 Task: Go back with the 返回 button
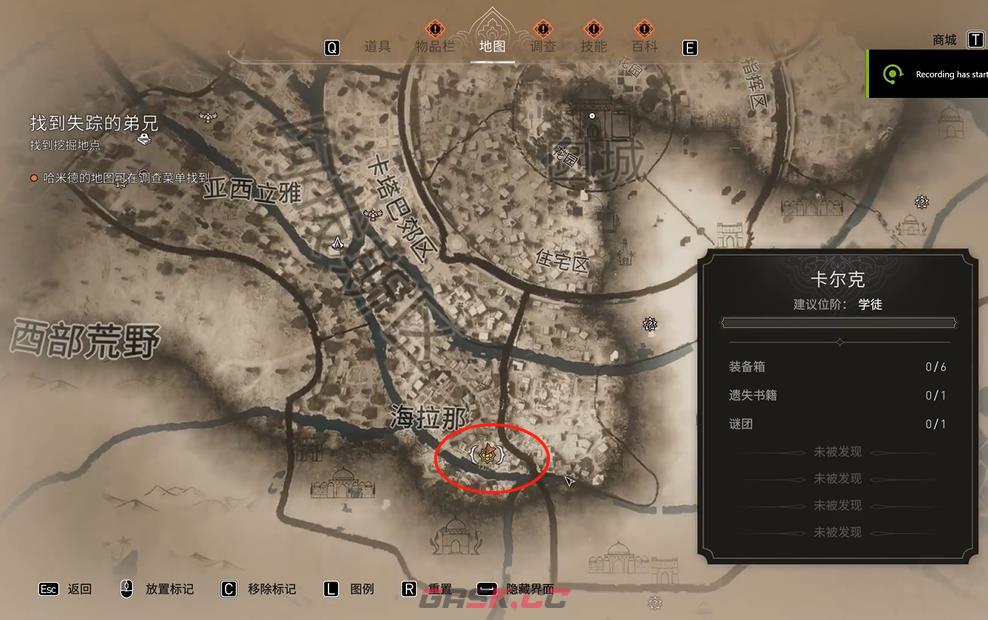pyautogui.click(x=79, y=589)
